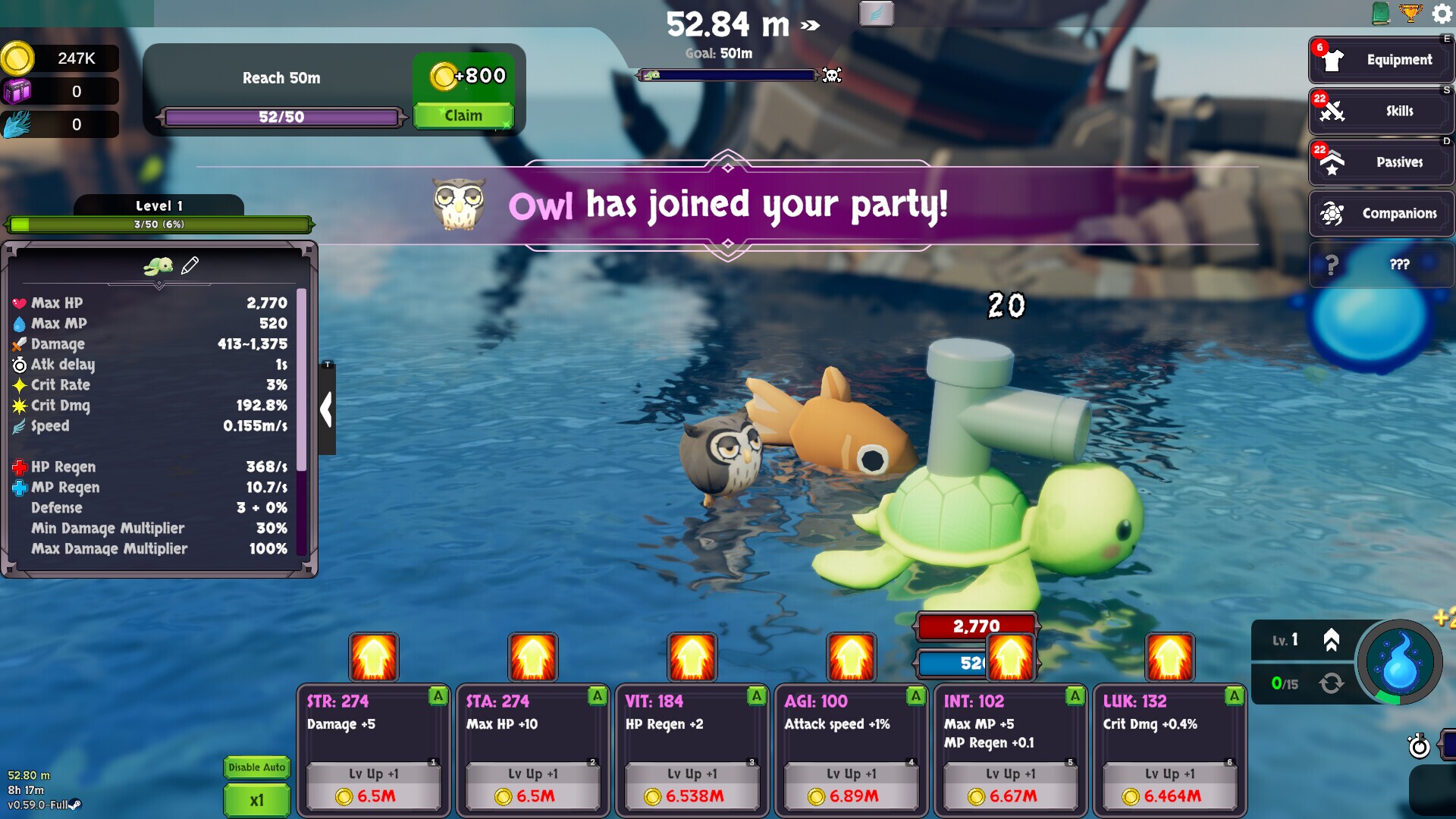This screenshot has height=819, width=1456.
Task: Click the Level 1 experience bar
Action: pos(160,224)
